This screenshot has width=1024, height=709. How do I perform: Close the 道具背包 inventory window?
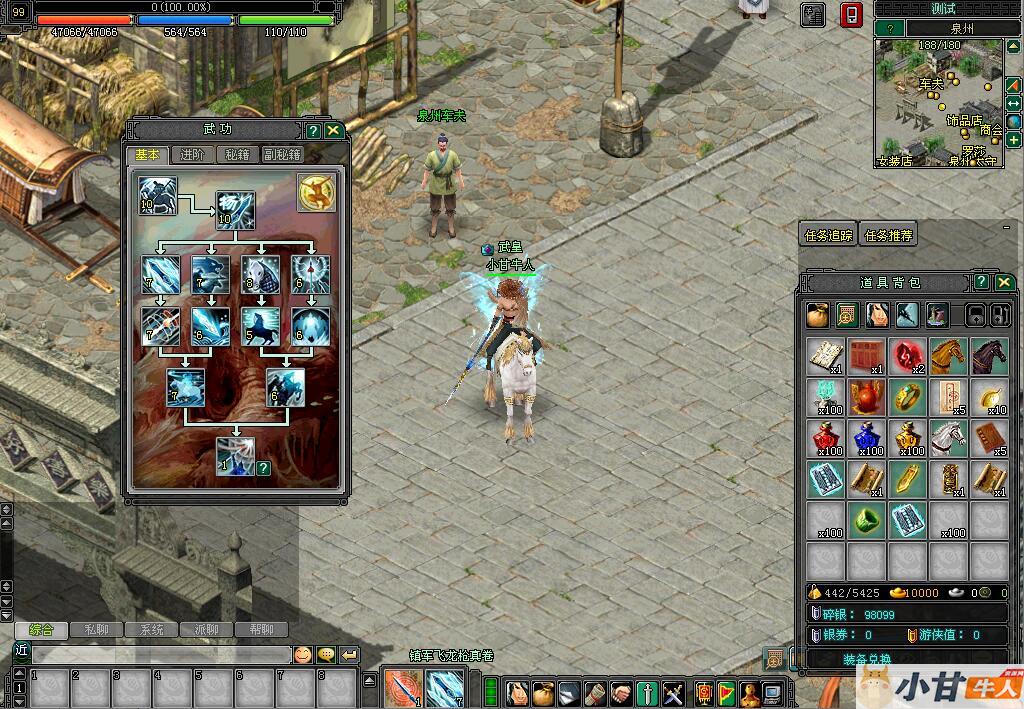[1004, 283]
